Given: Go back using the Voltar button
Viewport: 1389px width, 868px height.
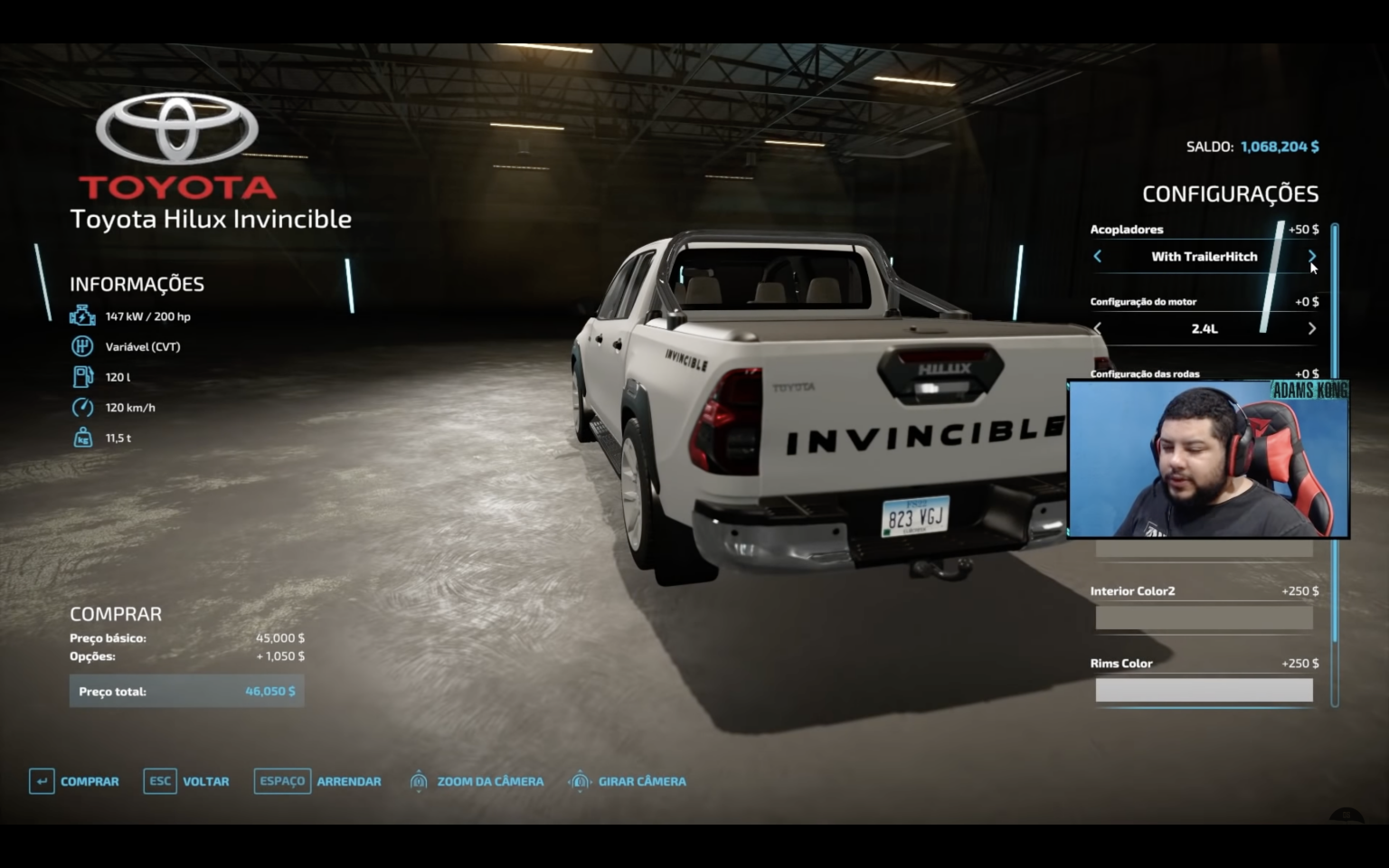Looking at the screenshot, I should pyautogui.click(x=186, y=781).
